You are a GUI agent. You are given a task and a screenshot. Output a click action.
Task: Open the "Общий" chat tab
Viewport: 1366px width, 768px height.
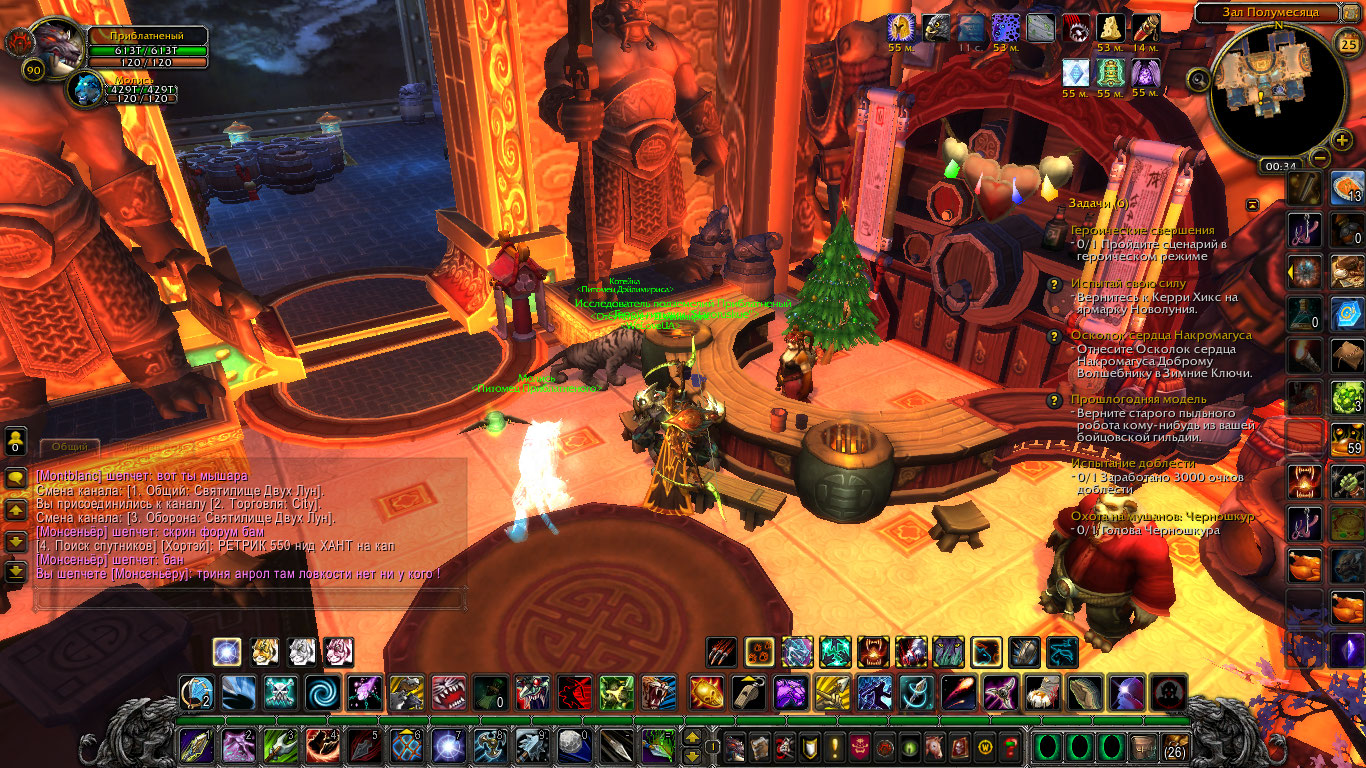(x=70, y=447)
